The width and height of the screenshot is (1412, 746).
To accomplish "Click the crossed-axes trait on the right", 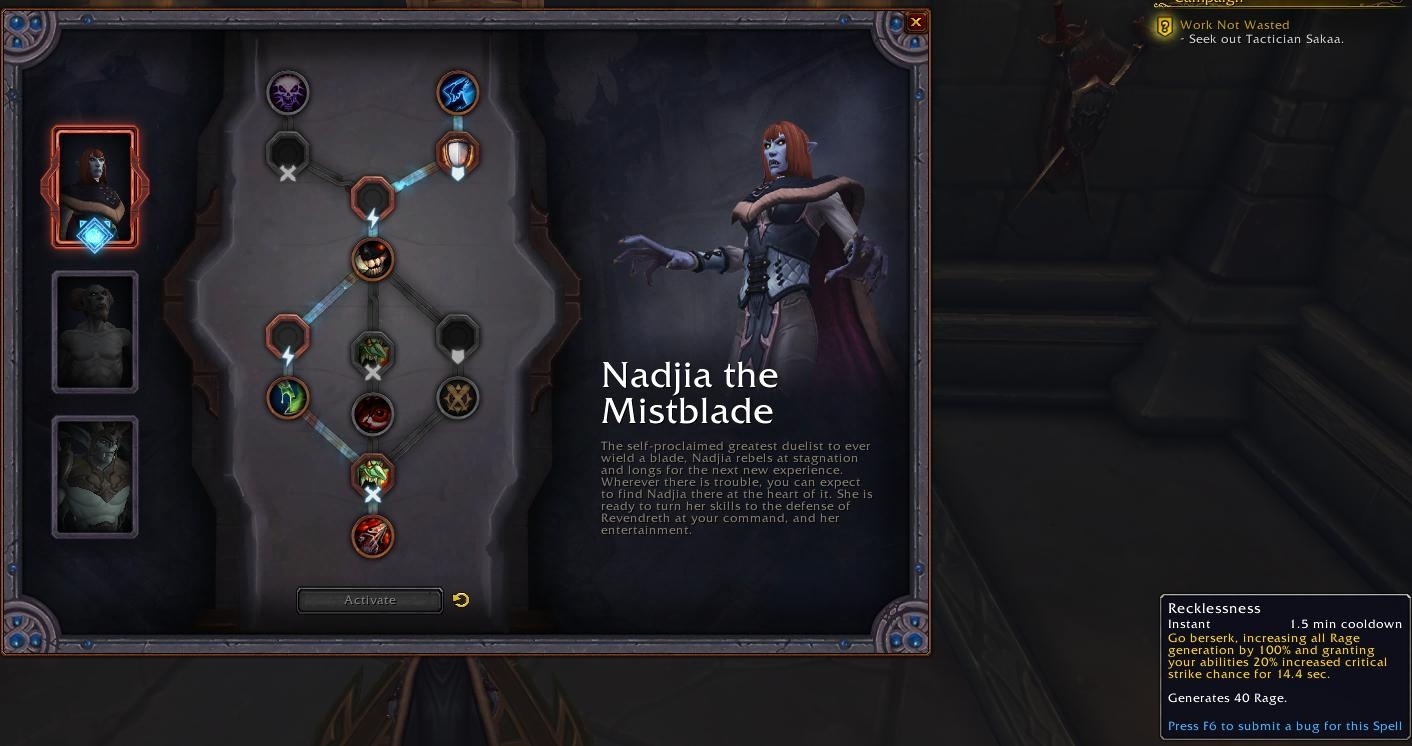I will coord(457,397).
